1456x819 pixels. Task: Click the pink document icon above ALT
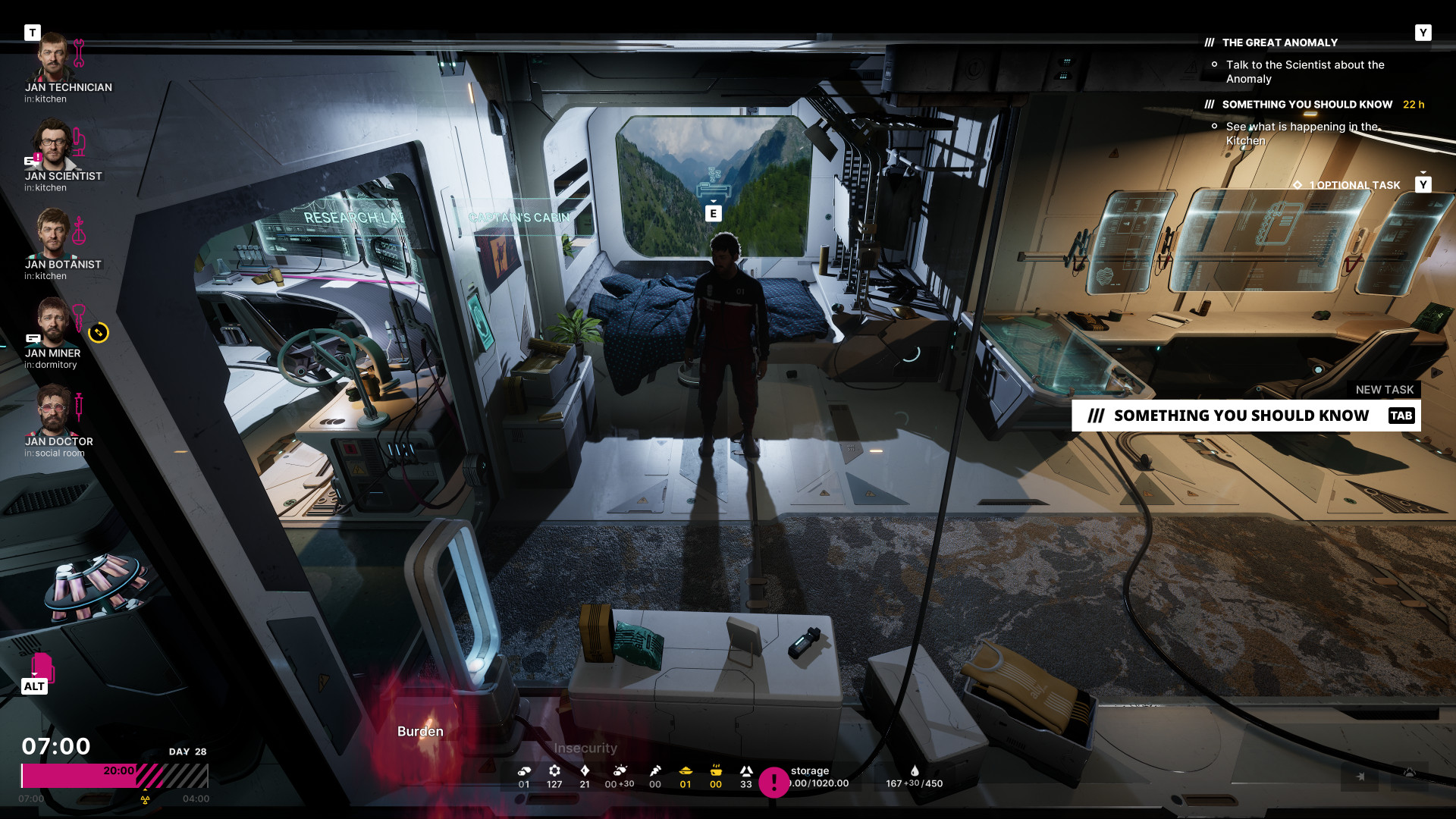42,667
